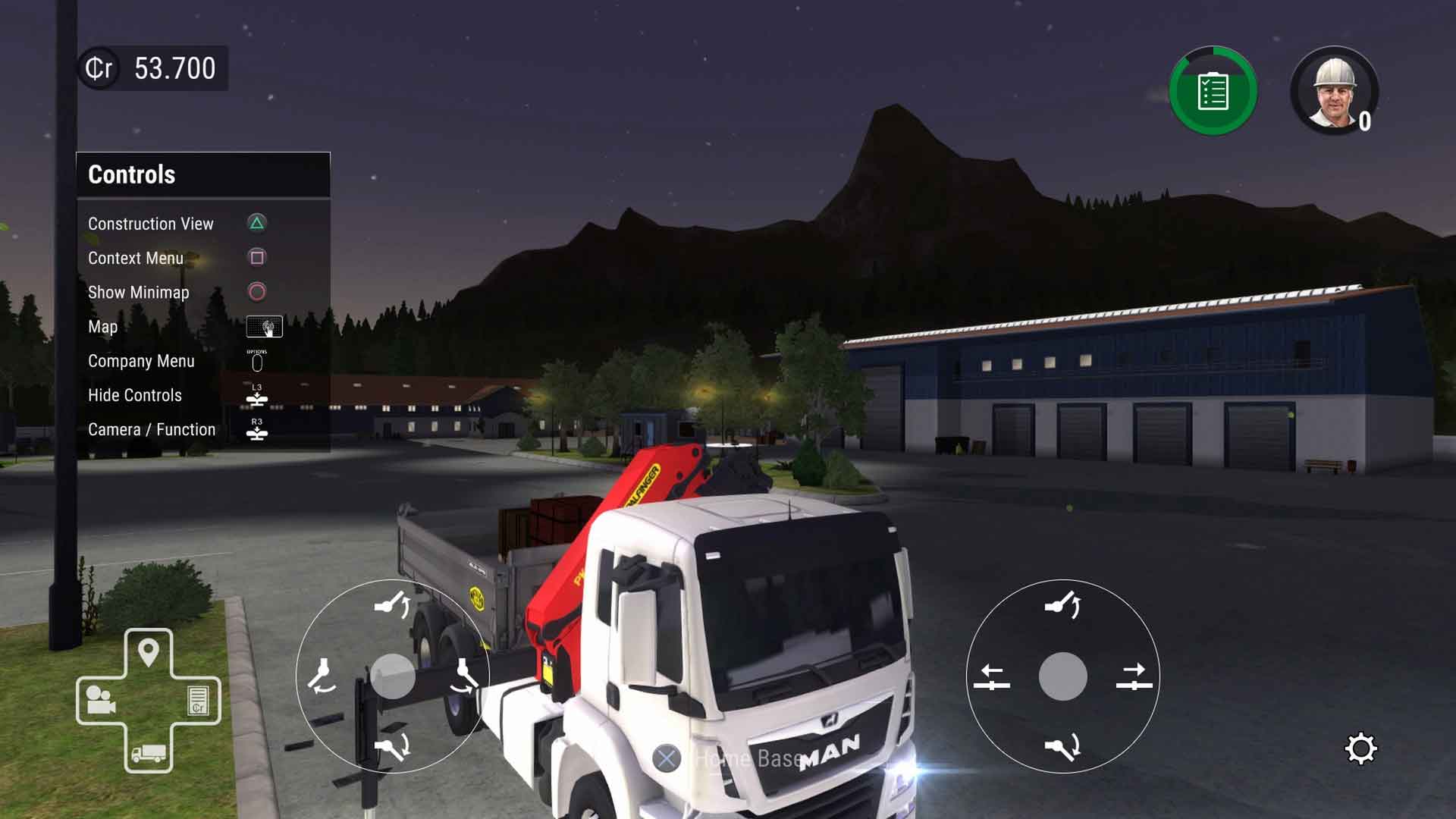Open the green task clipboard icon
Screen dimensions: 1456x819
(x=1213, y=92)
